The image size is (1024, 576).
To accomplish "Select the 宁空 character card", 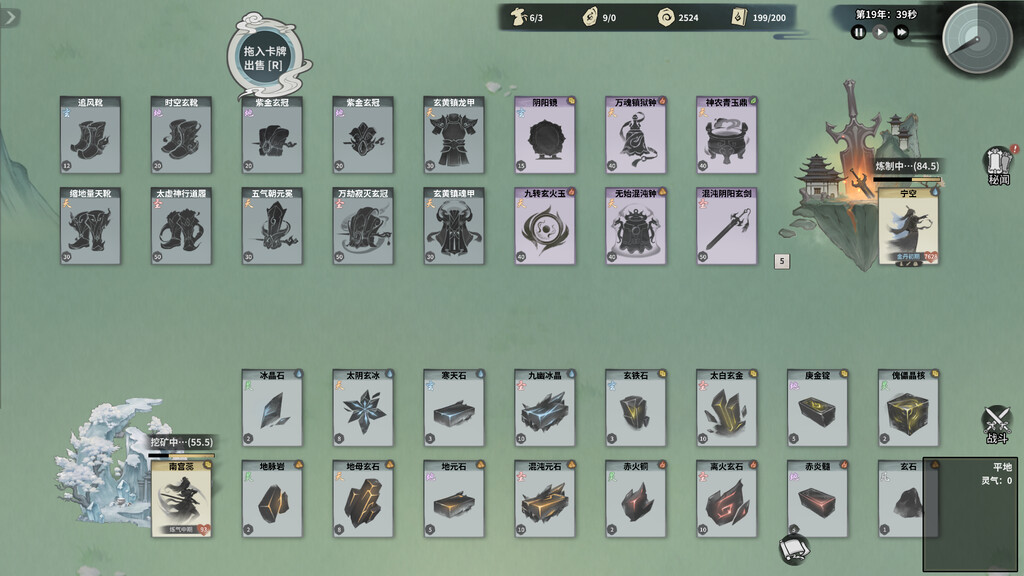I will point(909,226).
